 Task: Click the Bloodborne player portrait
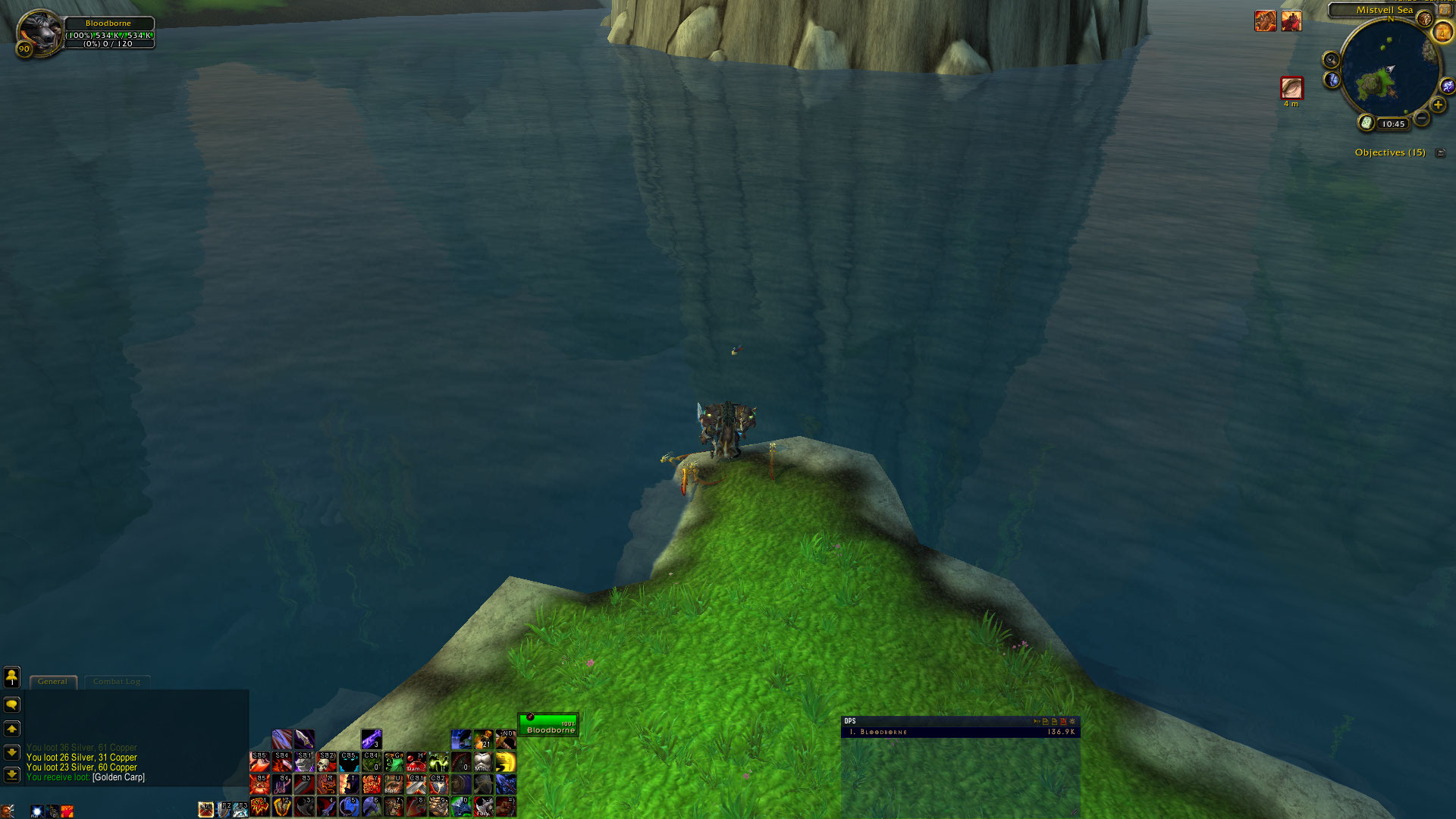click(x=38, y=33)
